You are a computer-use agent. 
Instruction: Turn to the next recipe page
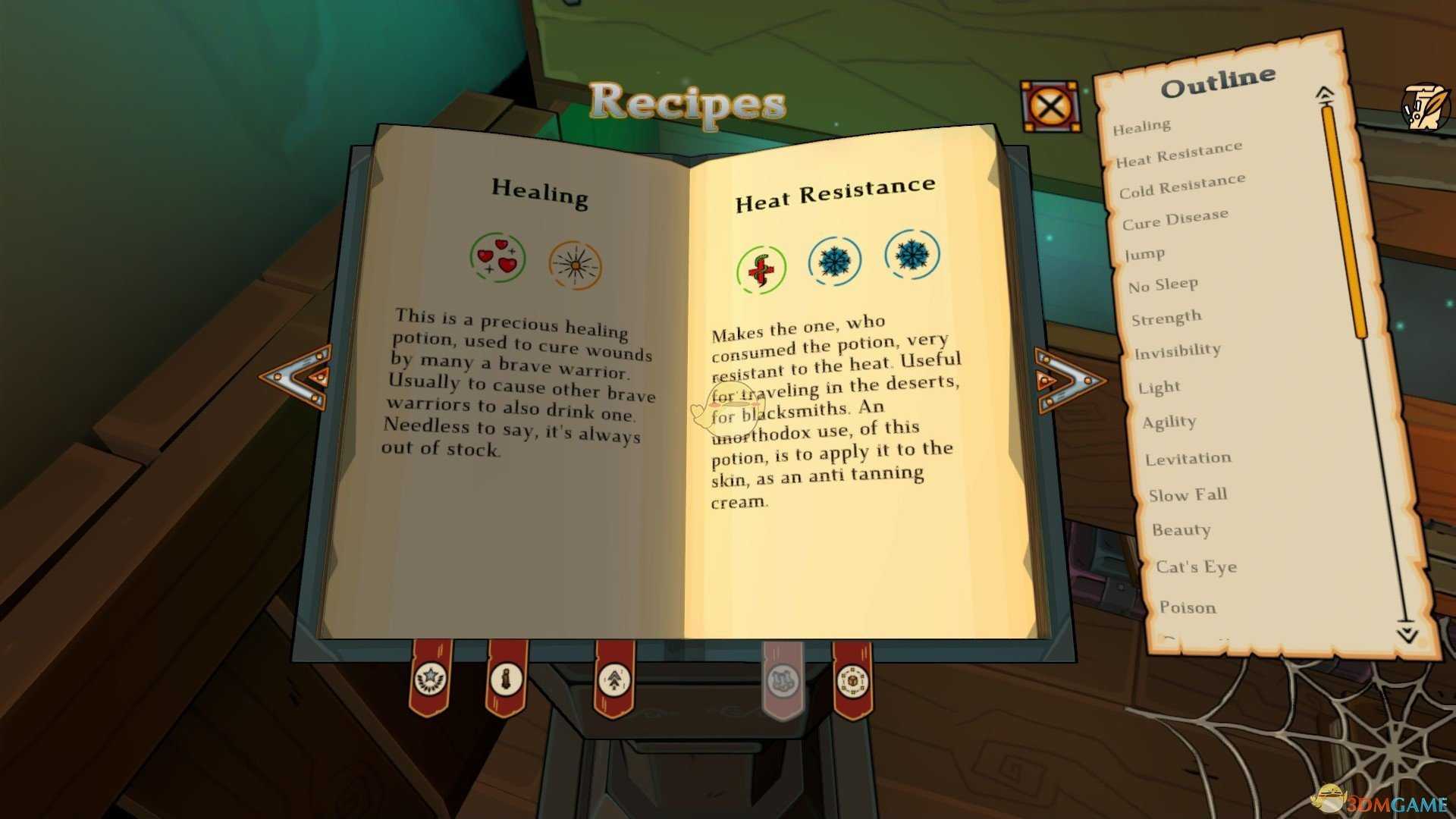click(1068, 380)
